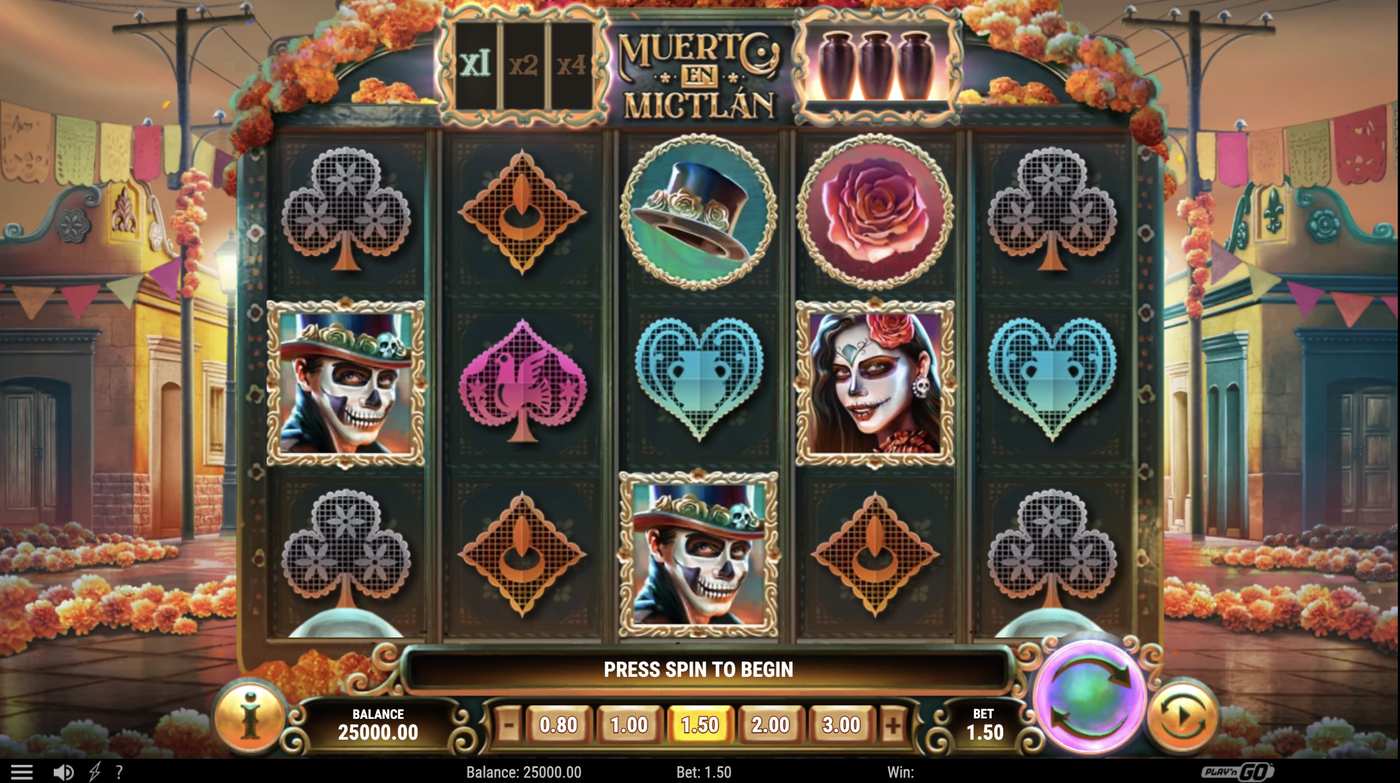
Task: Click the minus to decrease bet
Action: (508, 724)
